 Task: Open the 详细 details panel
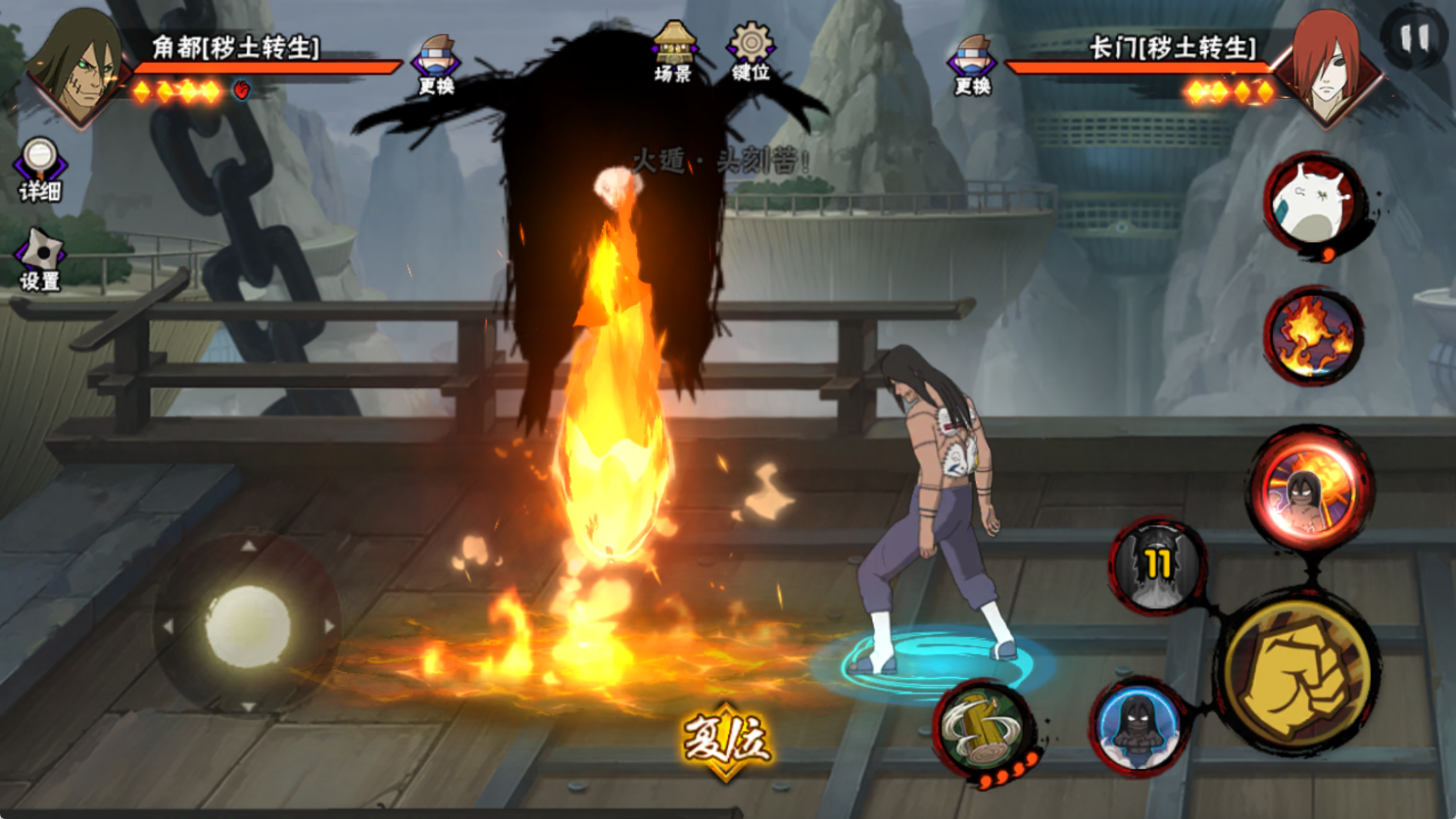click(40, 170)
